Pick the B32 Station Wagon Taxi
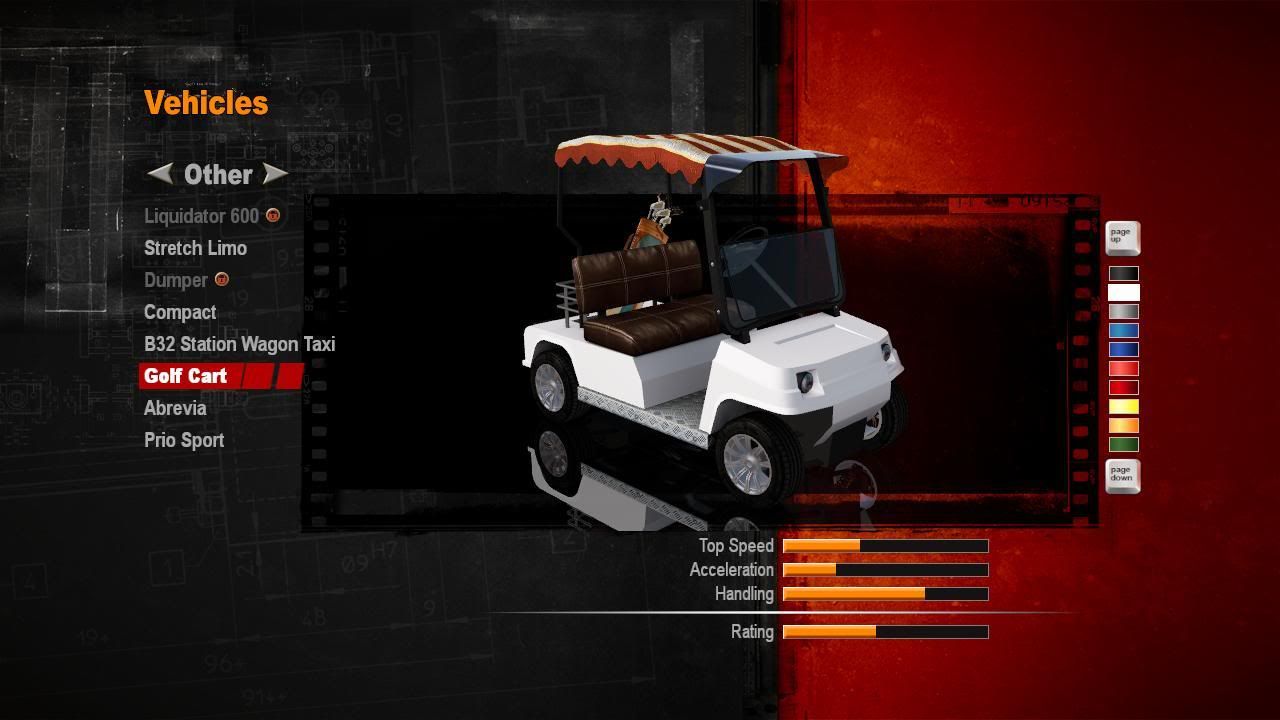Viewport: 1280px width, 720px height. click(239, 344)
